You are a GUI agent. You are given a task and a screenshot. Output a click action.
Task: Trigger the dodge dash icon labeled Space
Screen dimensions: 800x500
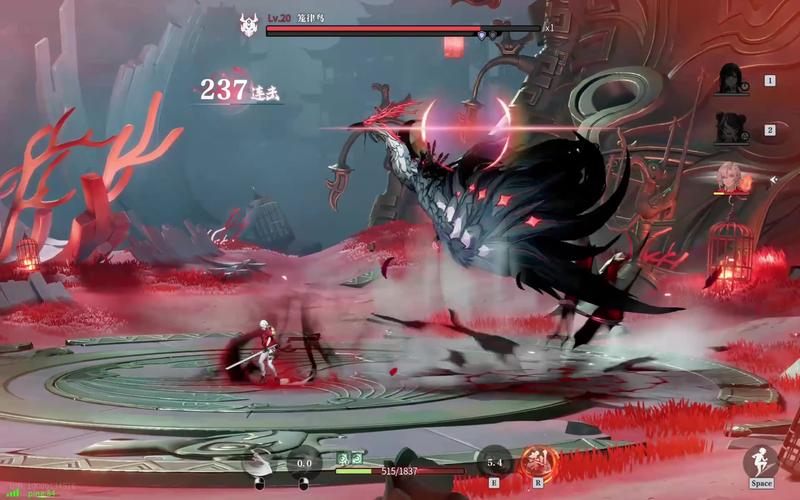pyautogui.click(x=763, y=462)
